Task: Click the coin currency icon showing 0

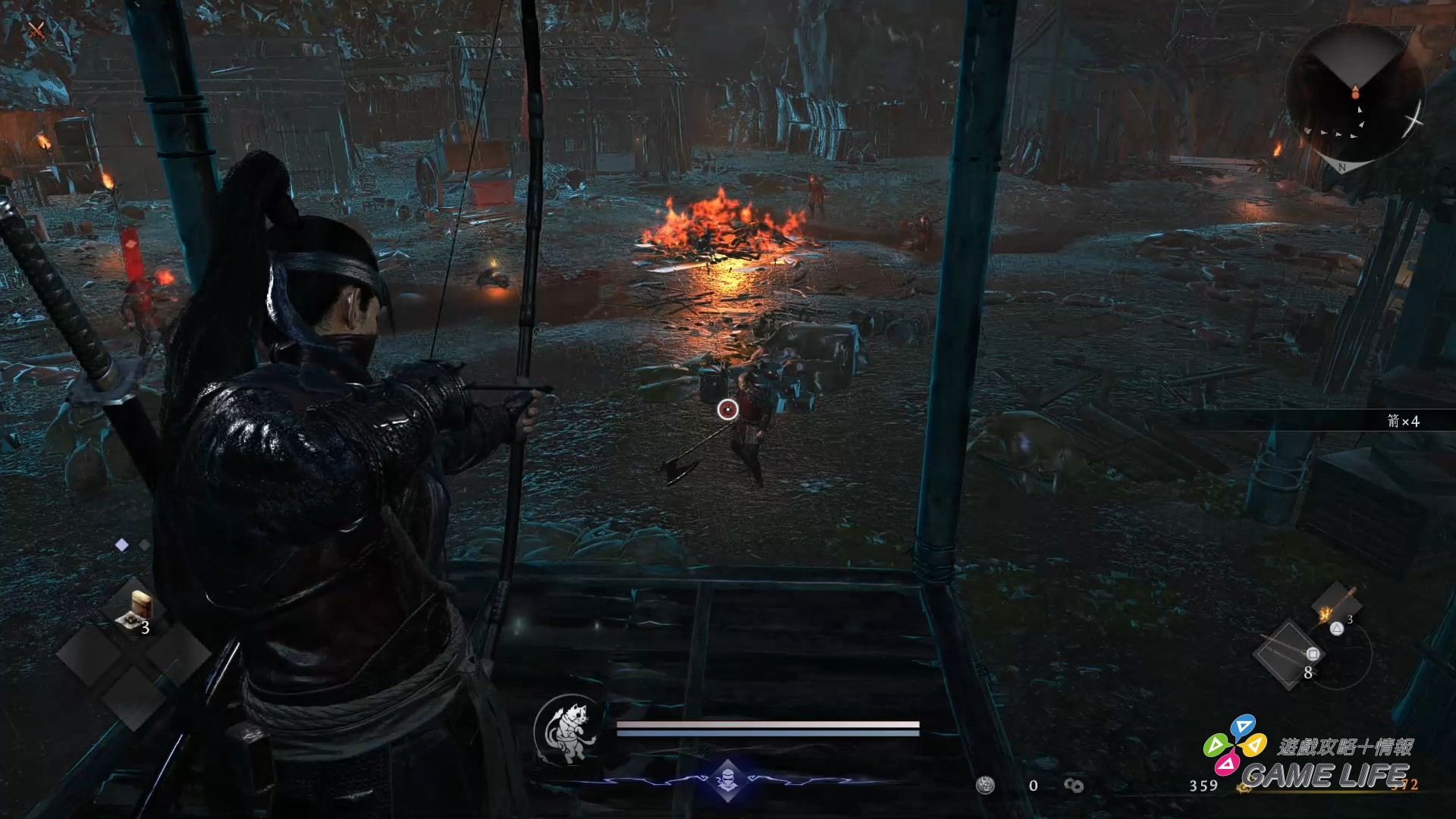Action: pos(986,785)
